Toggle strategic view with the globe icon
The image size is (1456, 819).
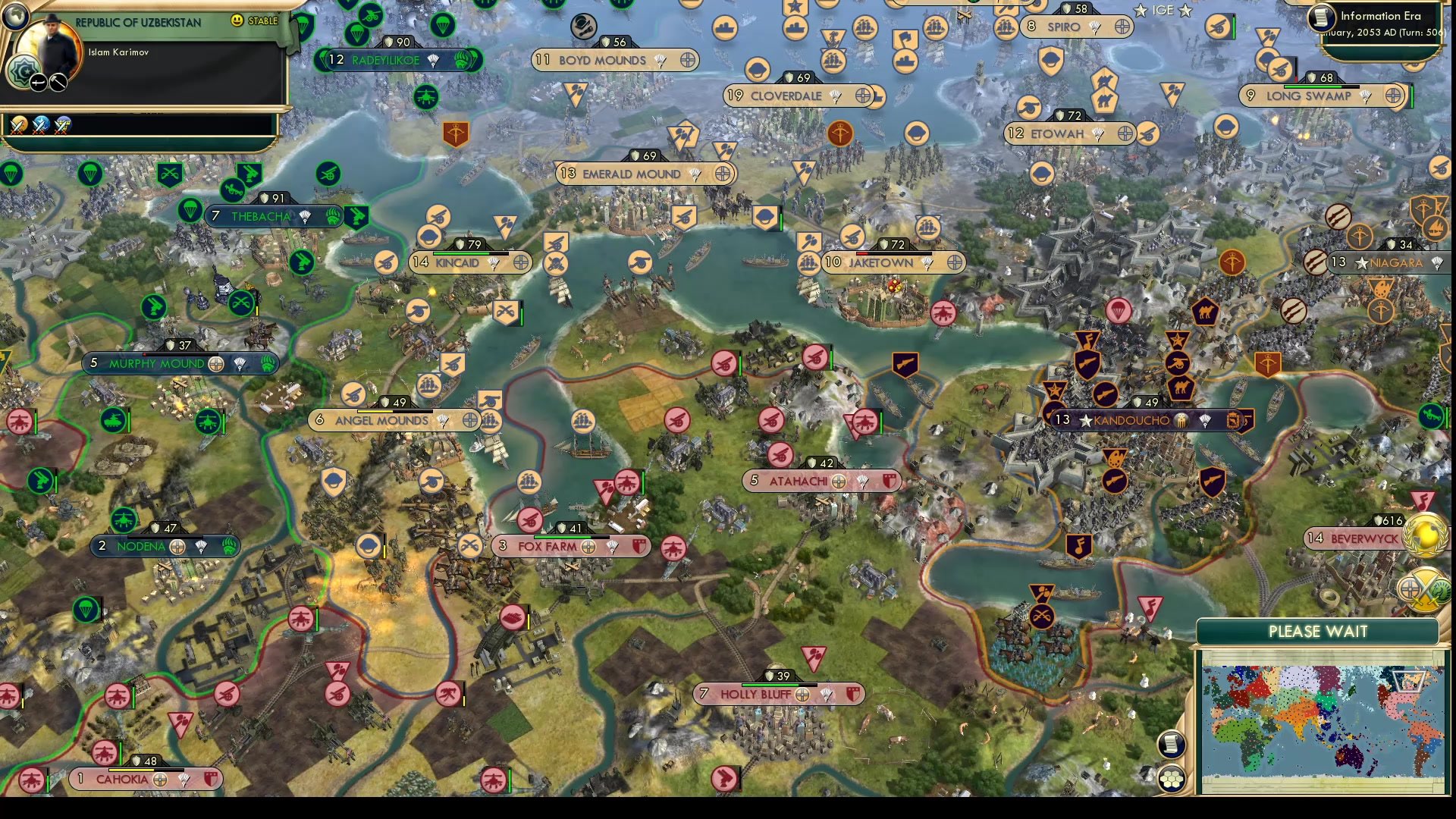tap(16, 17)
